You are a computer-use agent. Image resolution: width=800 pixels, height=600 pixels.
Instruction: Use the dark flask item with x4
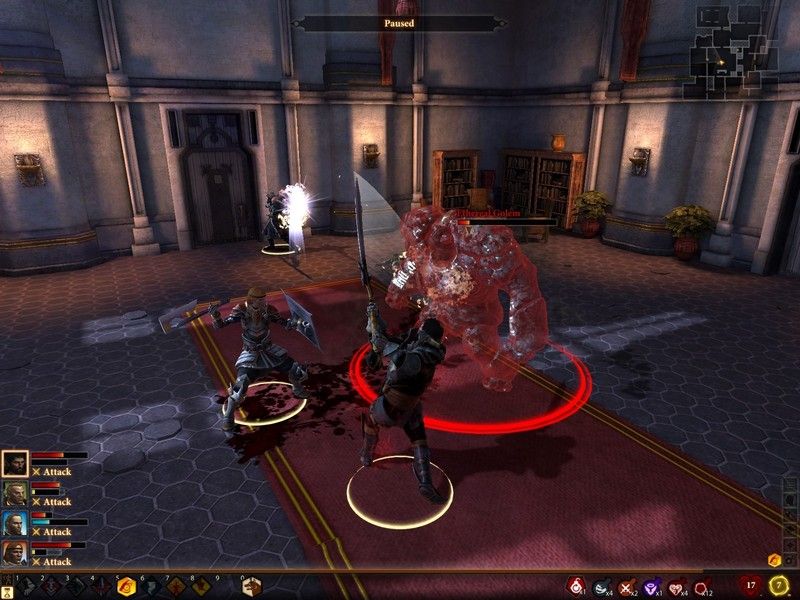point(602,587)
